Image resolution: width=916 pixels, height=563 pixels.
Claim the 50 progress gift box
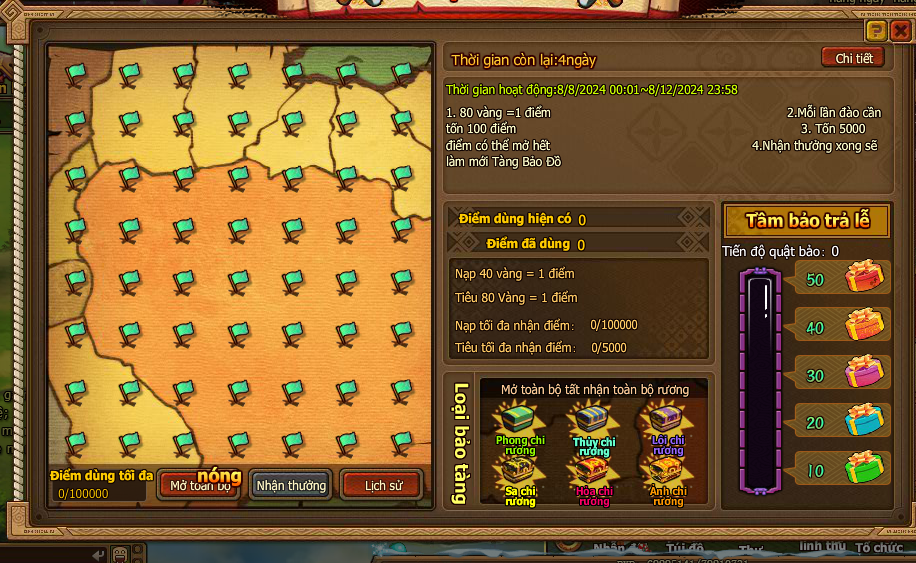click(x=865, y=277)
